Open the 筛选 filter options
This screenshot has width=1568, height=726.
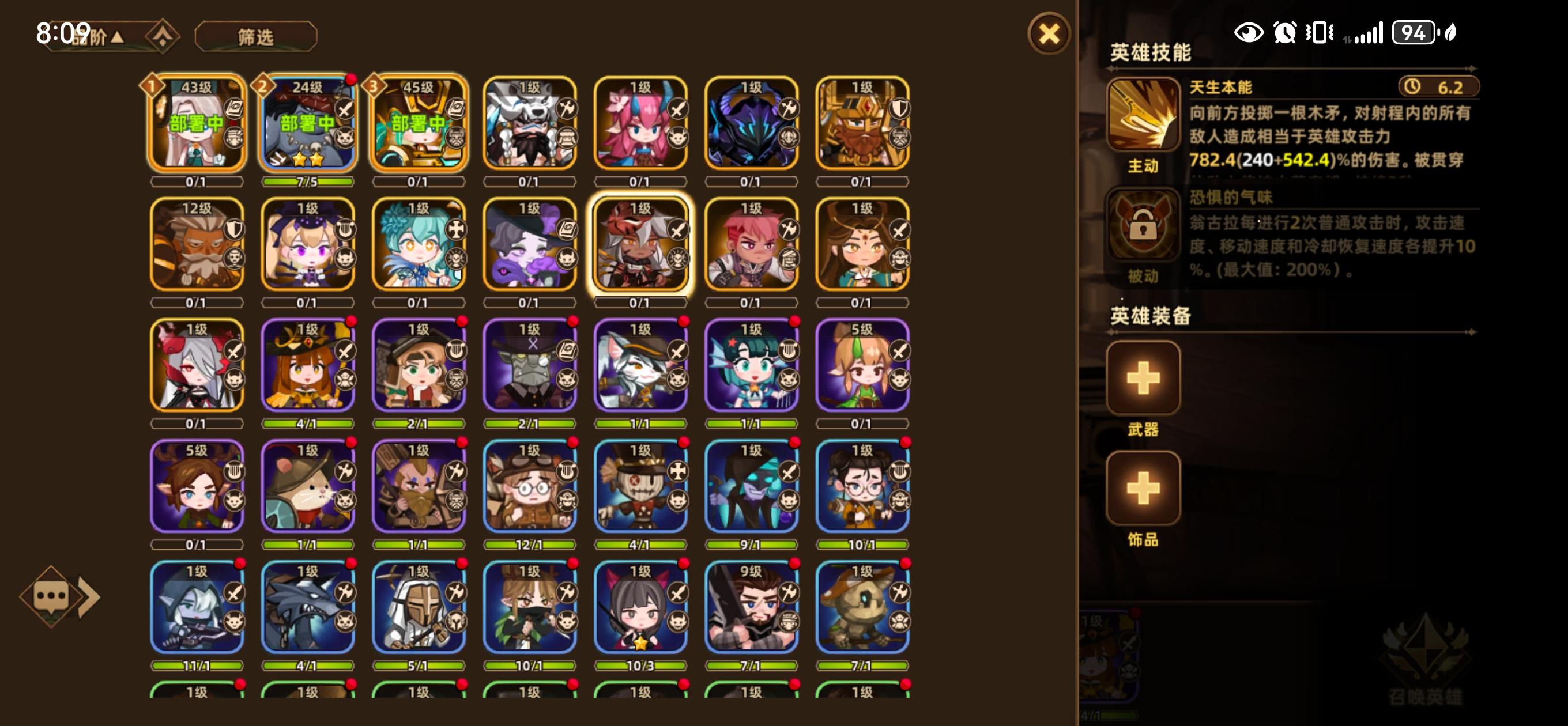(x=257, y=35)
